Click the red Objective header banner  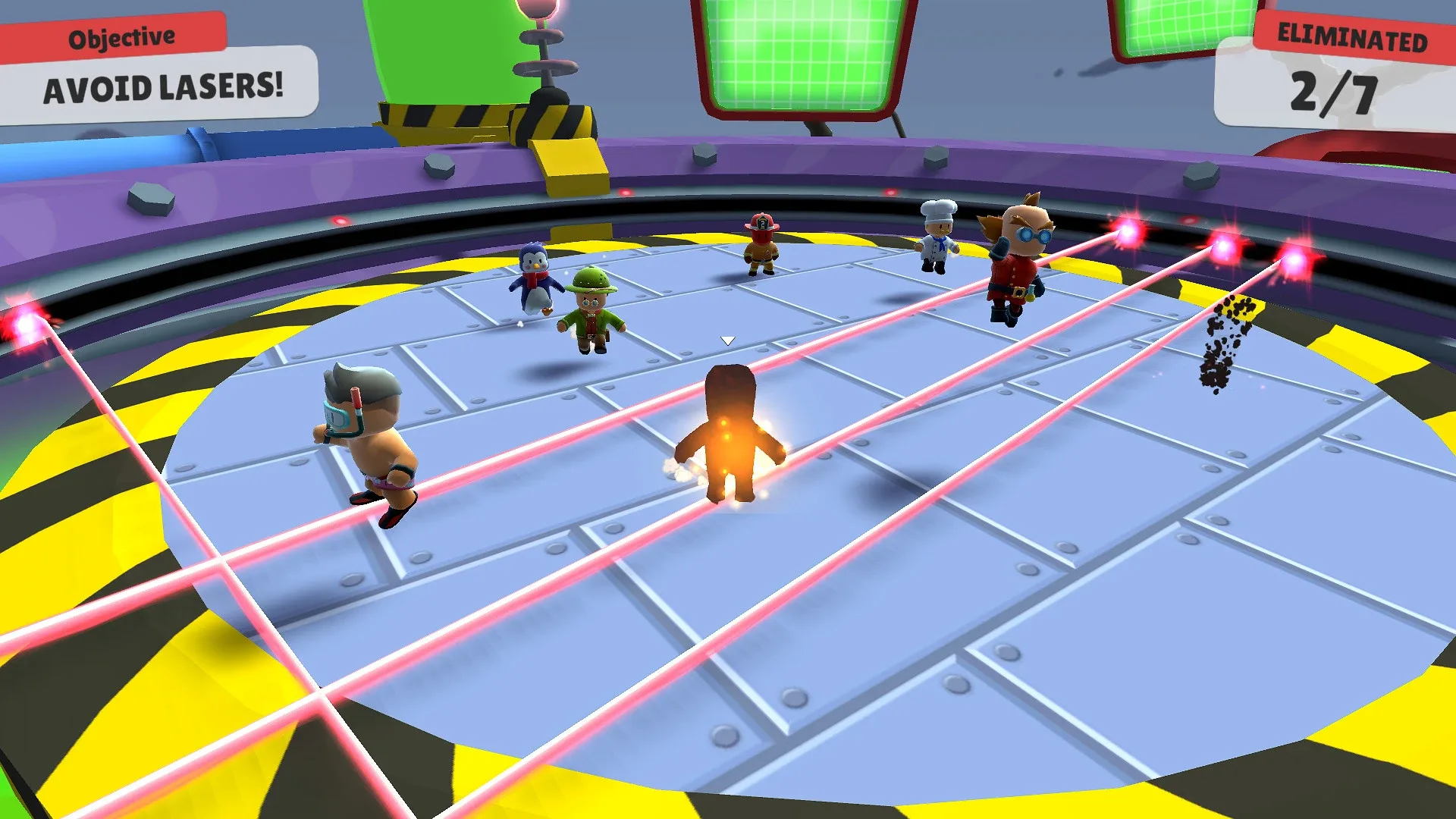[121, 34]
